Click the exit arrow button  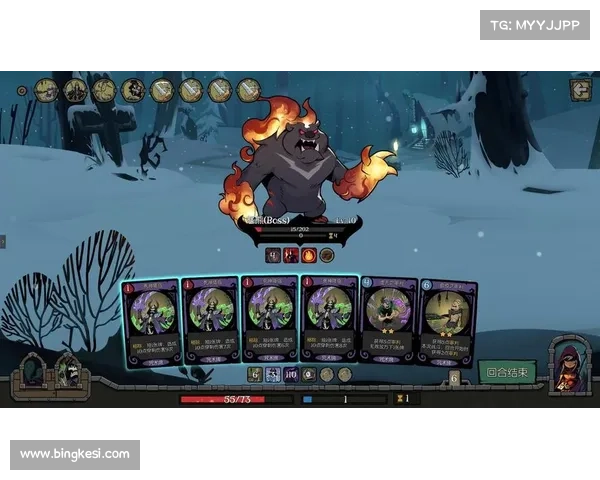pos(580,90)
